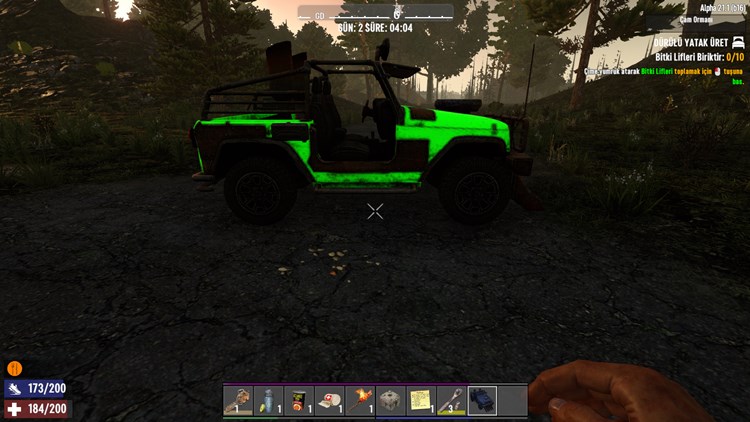Select the stone axe hotbar slot

238,400
